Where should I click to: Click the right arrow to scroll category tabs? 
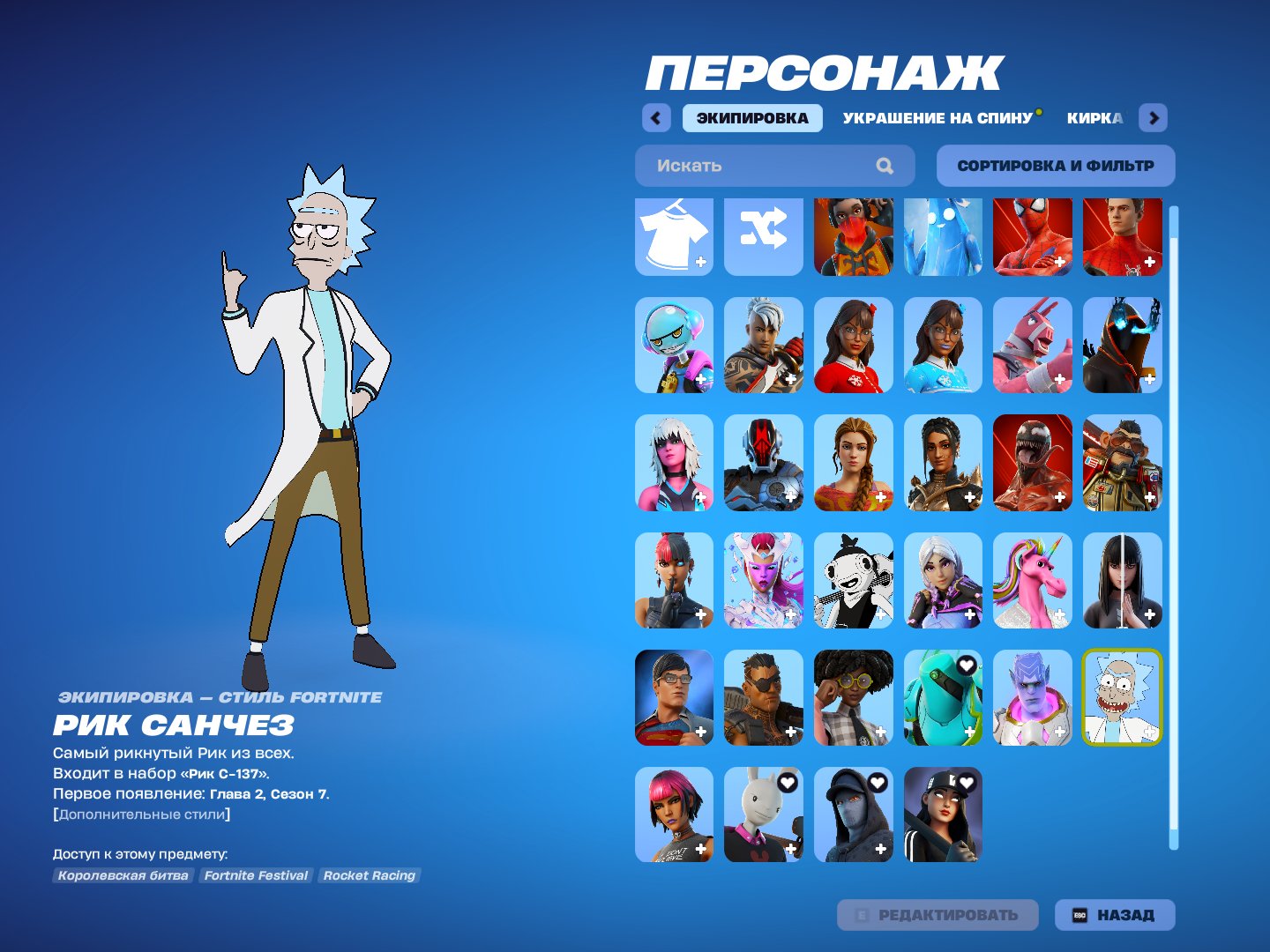1153,117
